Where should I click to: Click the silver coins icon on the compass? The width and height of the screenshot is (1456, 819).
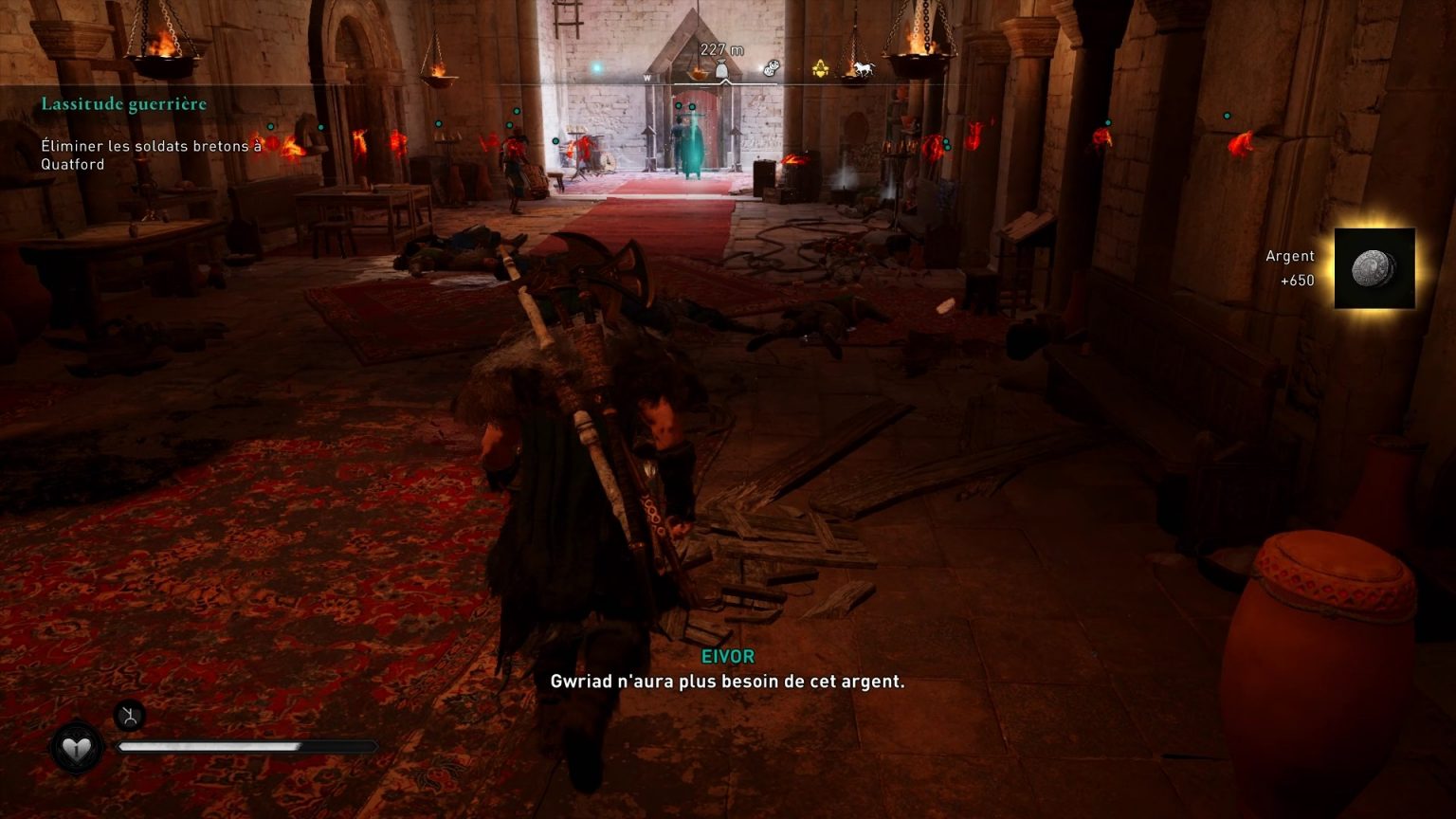point(773,66)
